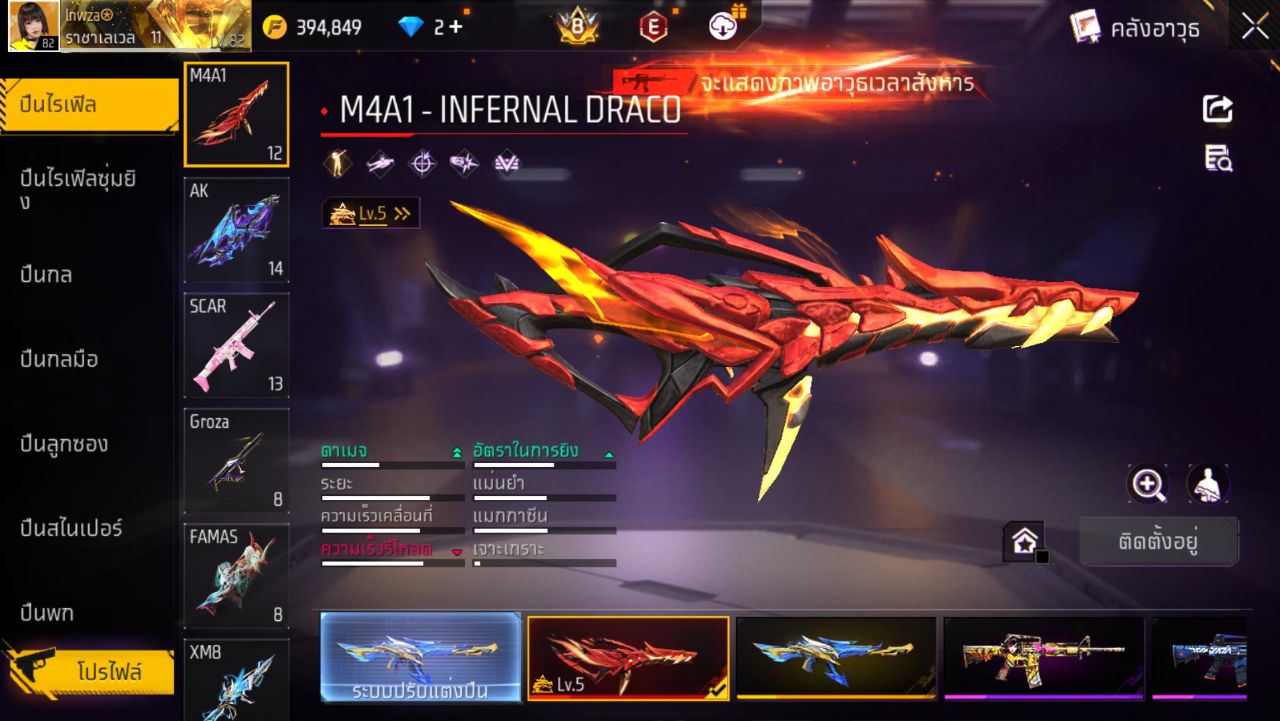The image size is (1280, 721).
Task: Select the AK weapon slot
Action: point(237,230)
